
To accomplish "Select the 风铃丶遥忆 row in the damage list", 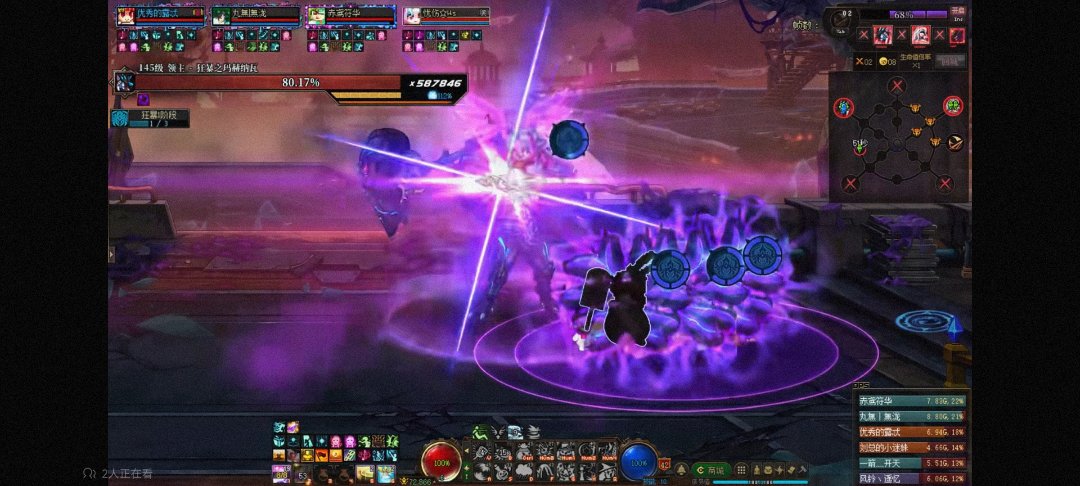I will click(910, 478).
